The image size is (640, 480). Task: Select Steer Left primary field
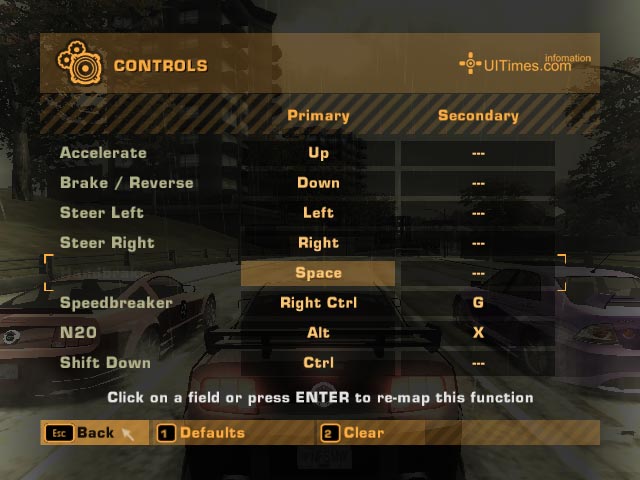pyautogui.click(x=318, y=213)
